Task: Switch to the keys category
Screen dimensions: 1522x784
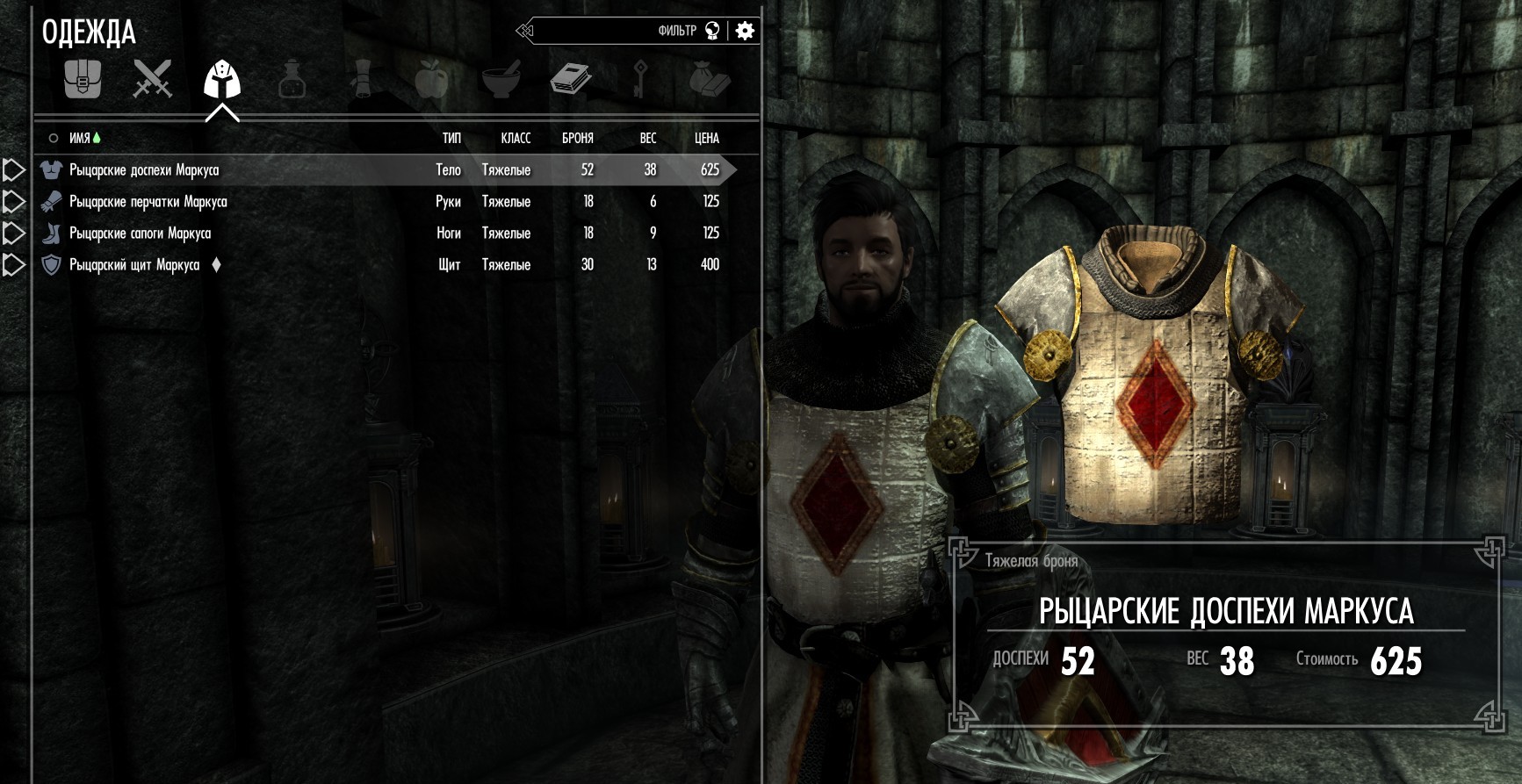Action: [640, 80]
